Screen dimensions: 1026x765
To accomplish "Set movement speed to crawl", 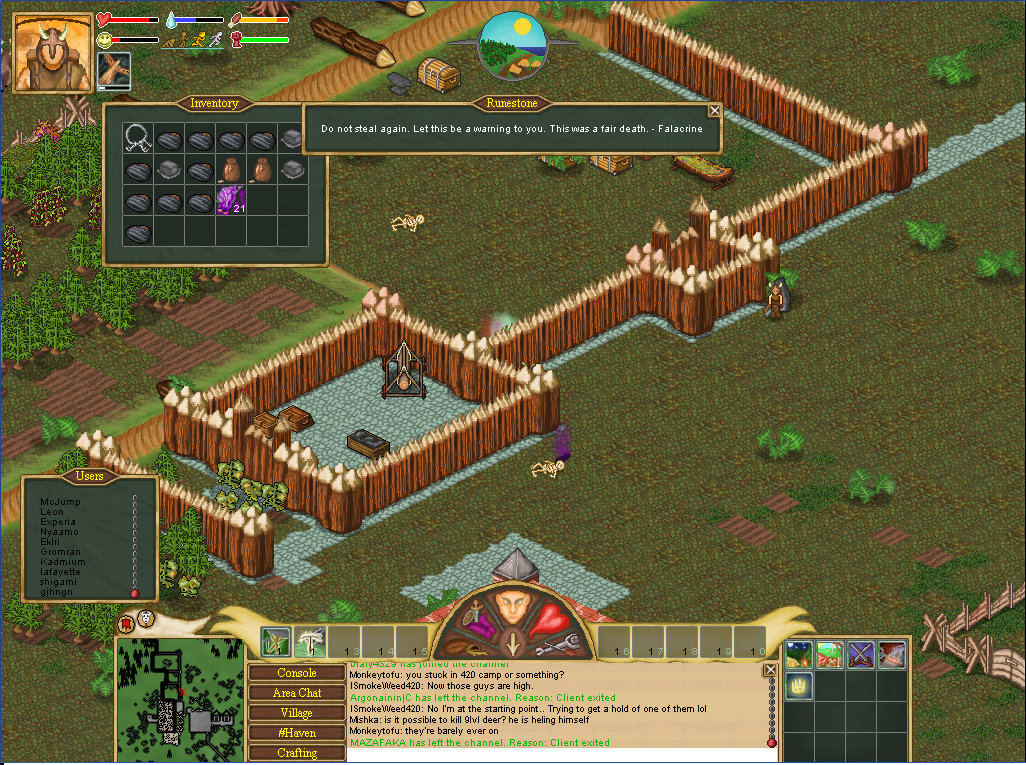I will 168,41.
